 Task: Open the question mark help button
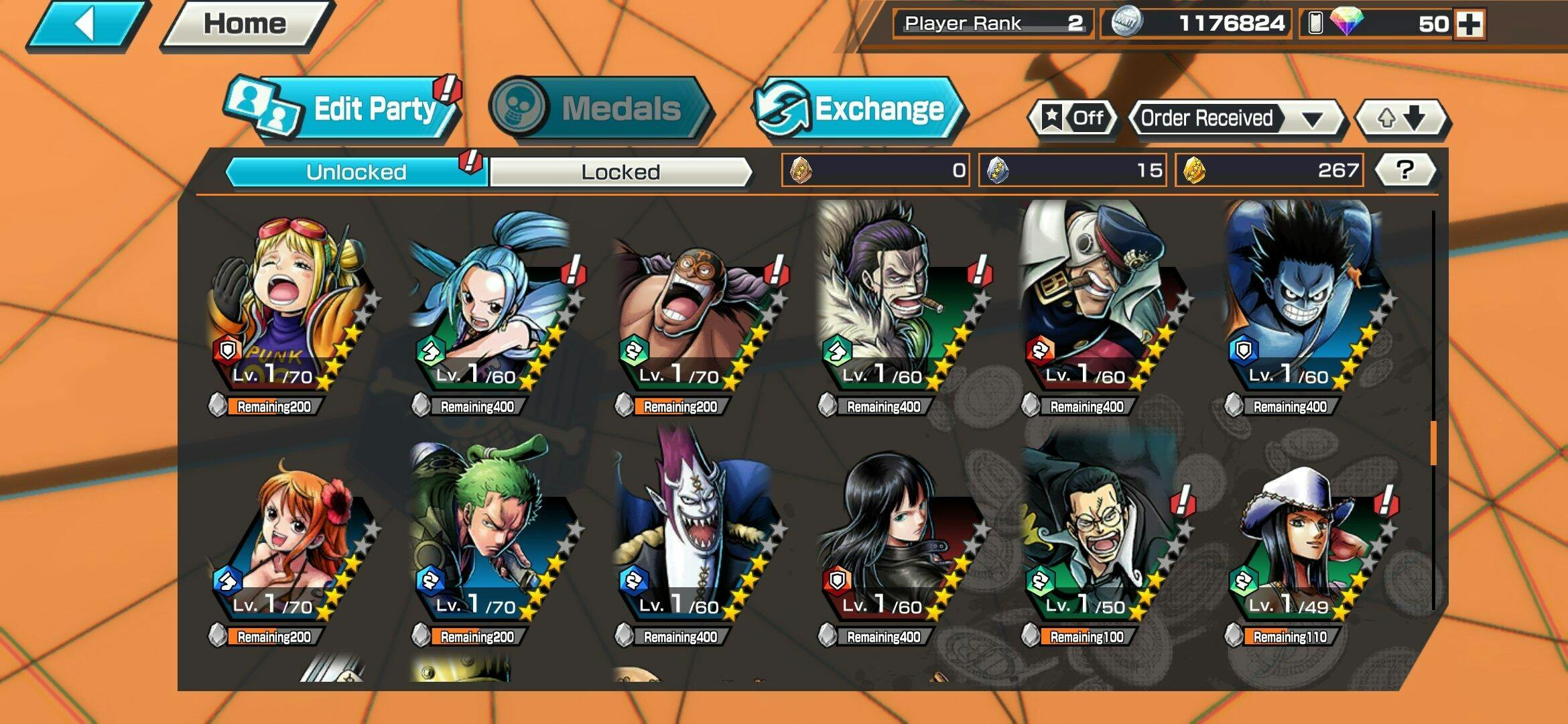click(x=1404, y=170)
